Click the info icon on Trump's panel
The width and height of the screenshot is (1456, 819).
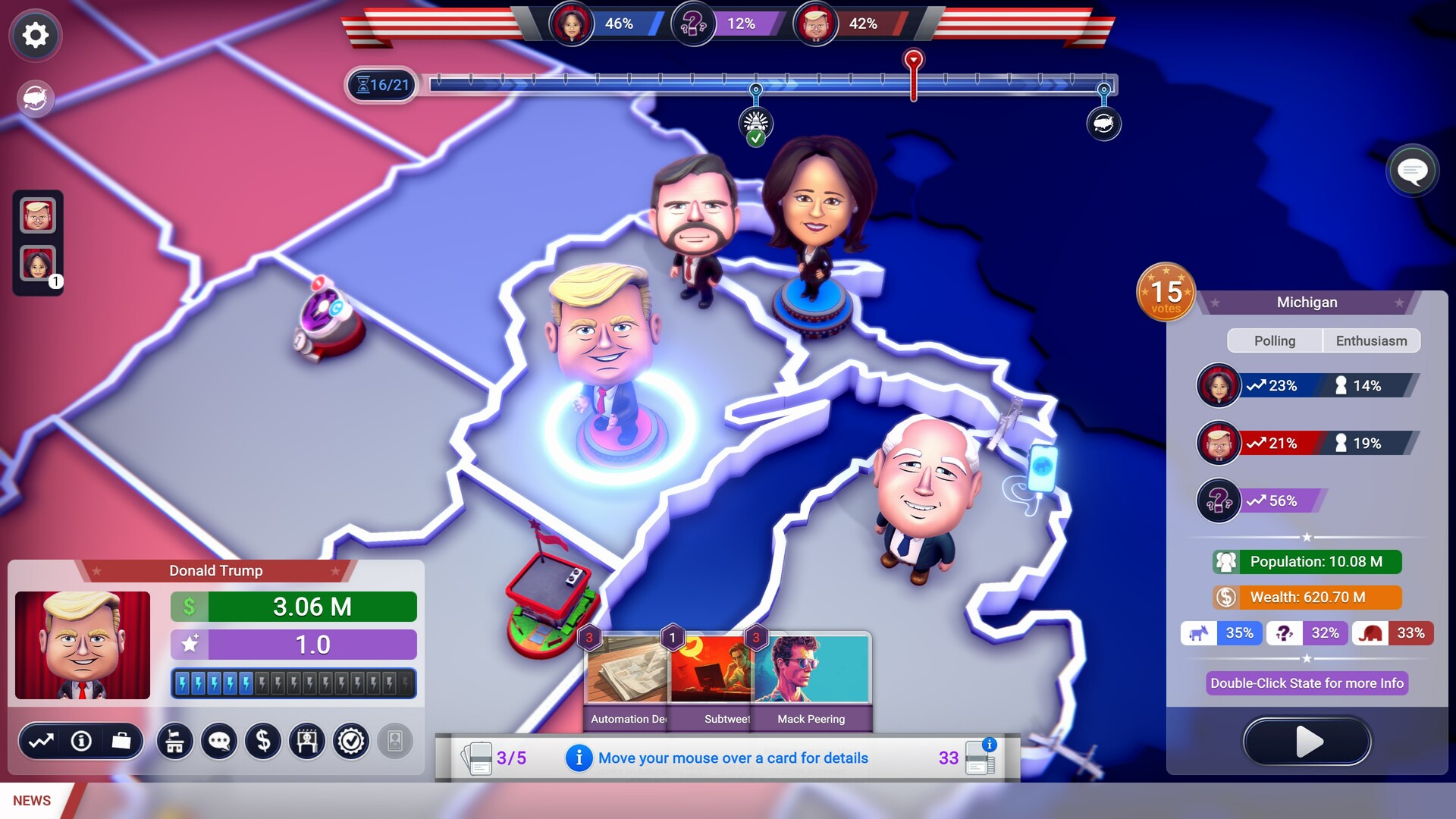click(80, 742)
